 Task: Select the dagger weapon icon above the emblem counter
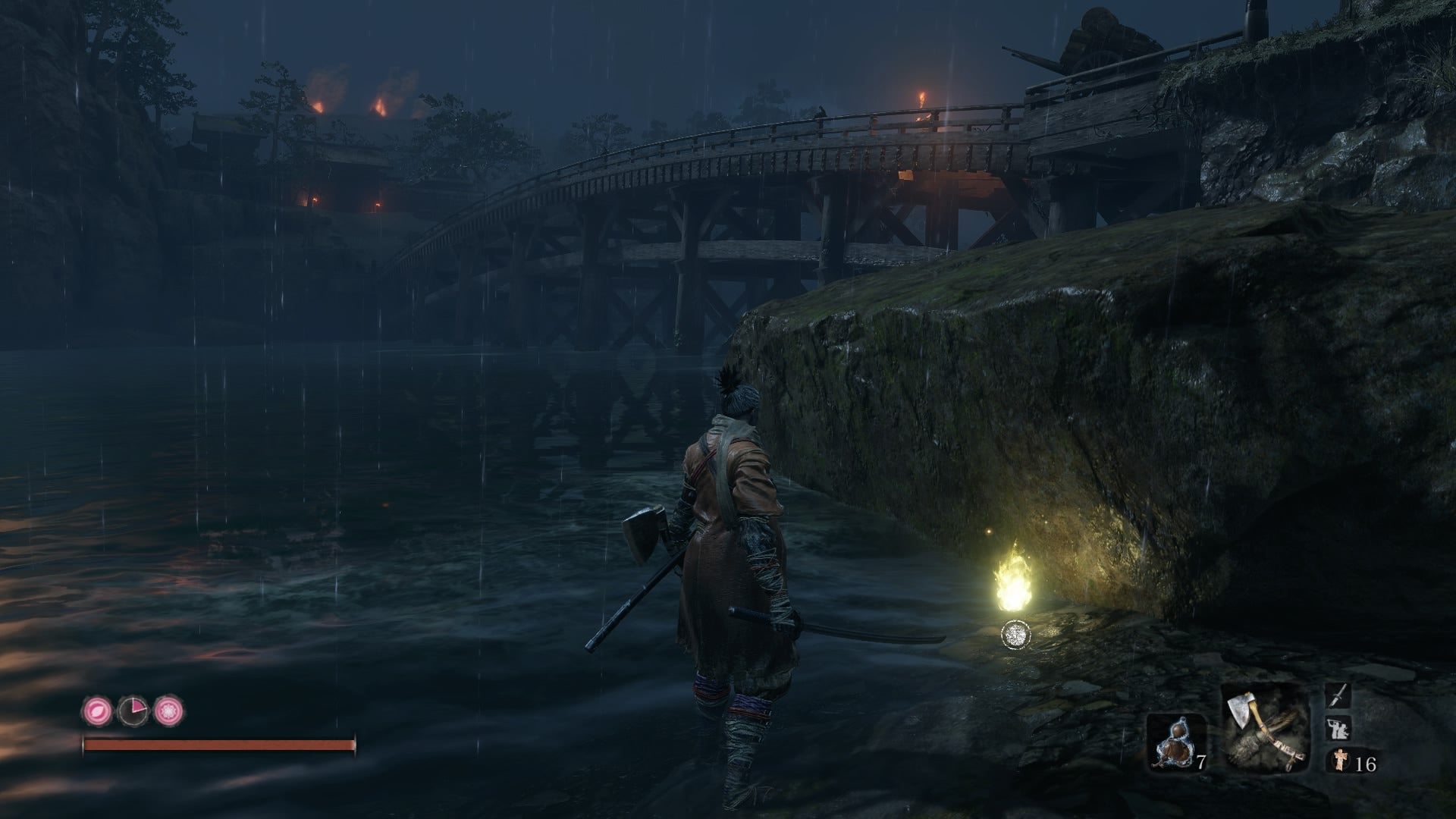coord(1338,695)
